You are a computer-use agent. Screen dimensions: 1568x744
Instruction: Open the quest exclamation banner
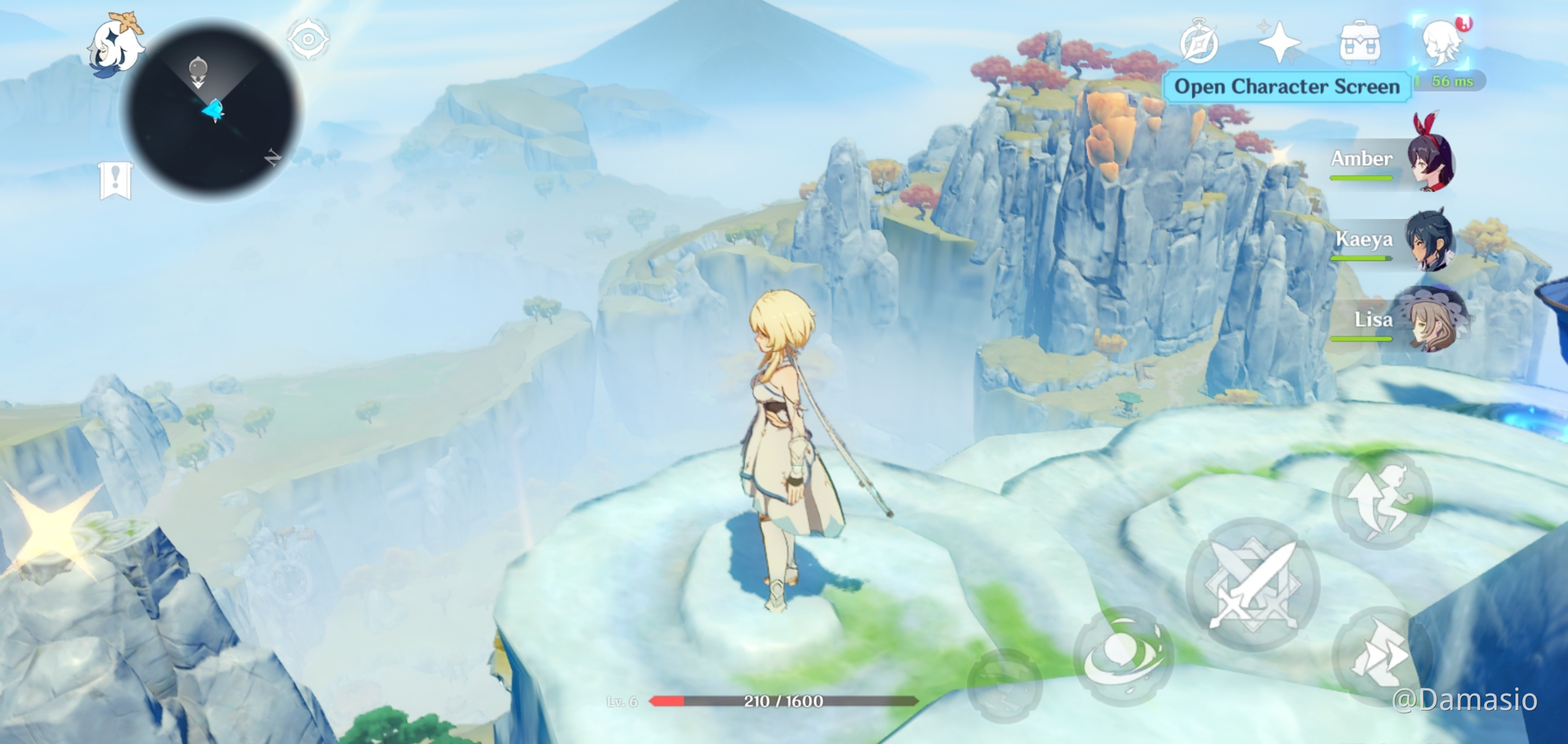[x=115, y=180]
